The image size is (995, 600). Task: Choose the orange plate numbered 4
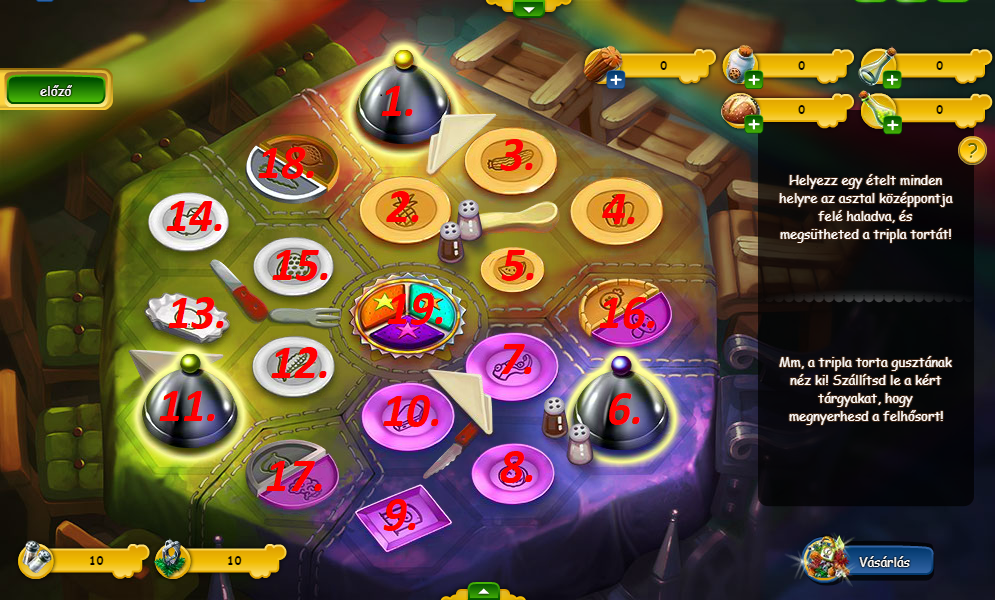pyautogui.click(x=616, y=210)
